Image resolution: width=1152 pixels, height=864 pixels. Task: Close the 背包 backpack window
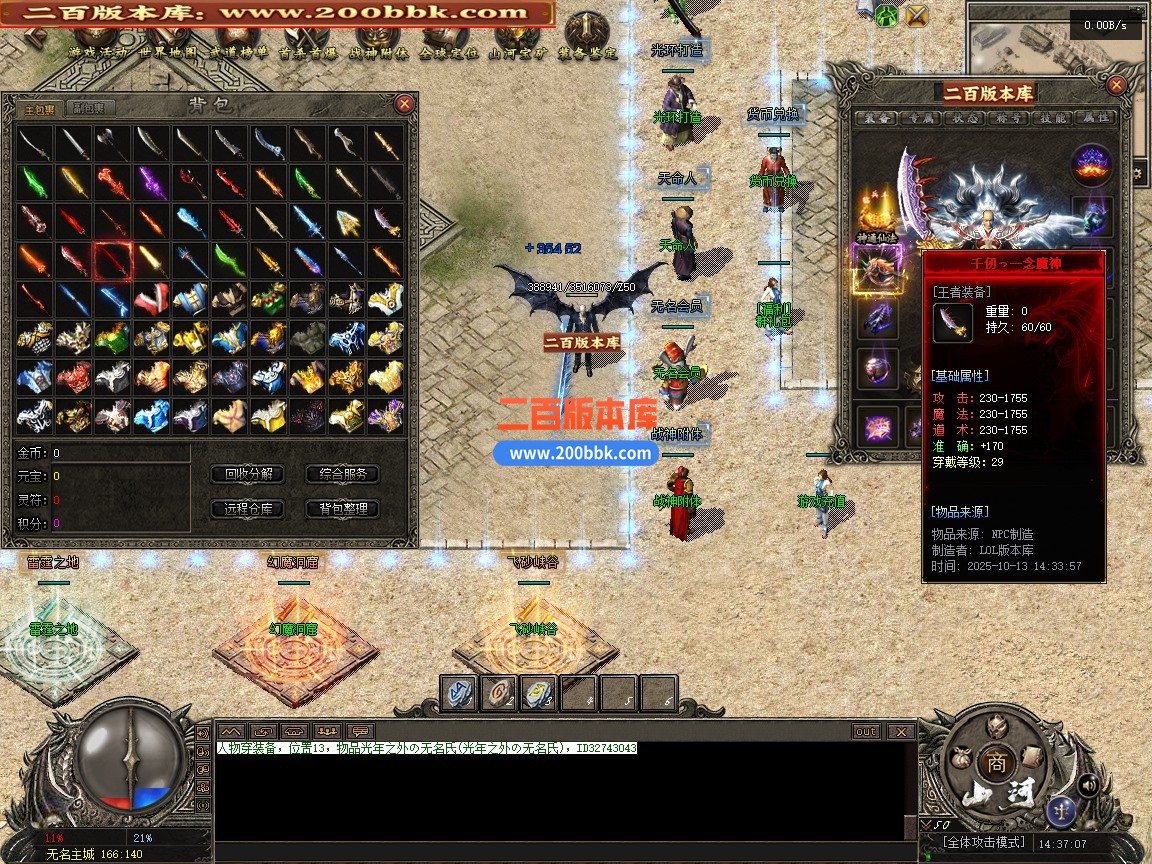[404, 104]
